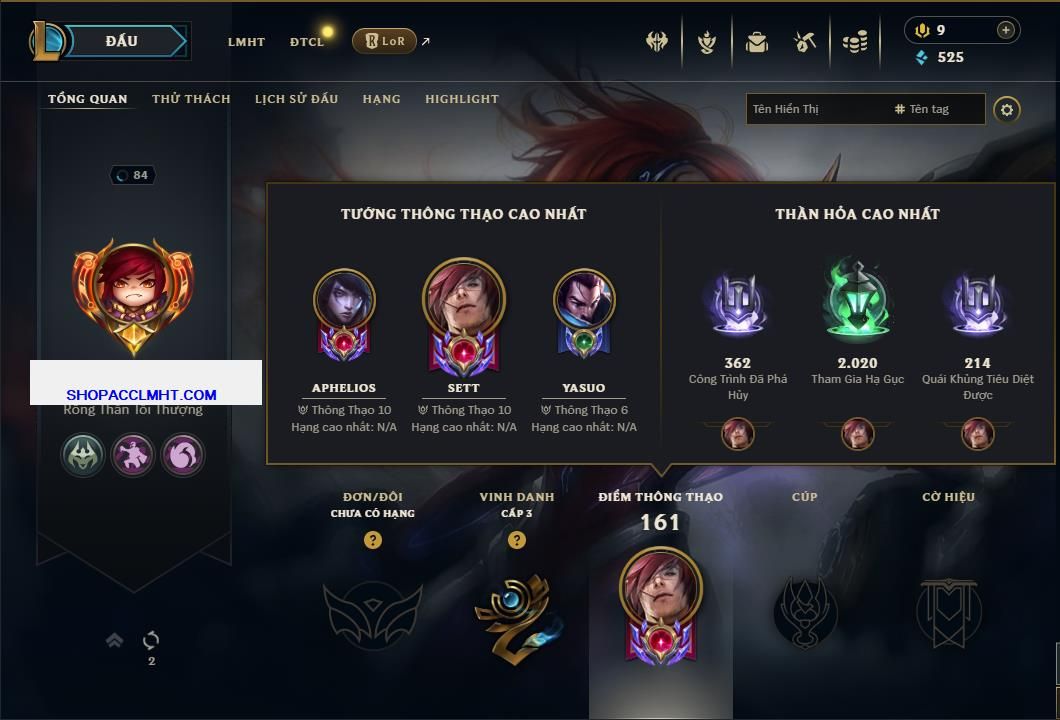The height and width of the screenshot is (720, 1060).
Task: Open the Vinh Danh honor section
Action: (x=517, y=615)
